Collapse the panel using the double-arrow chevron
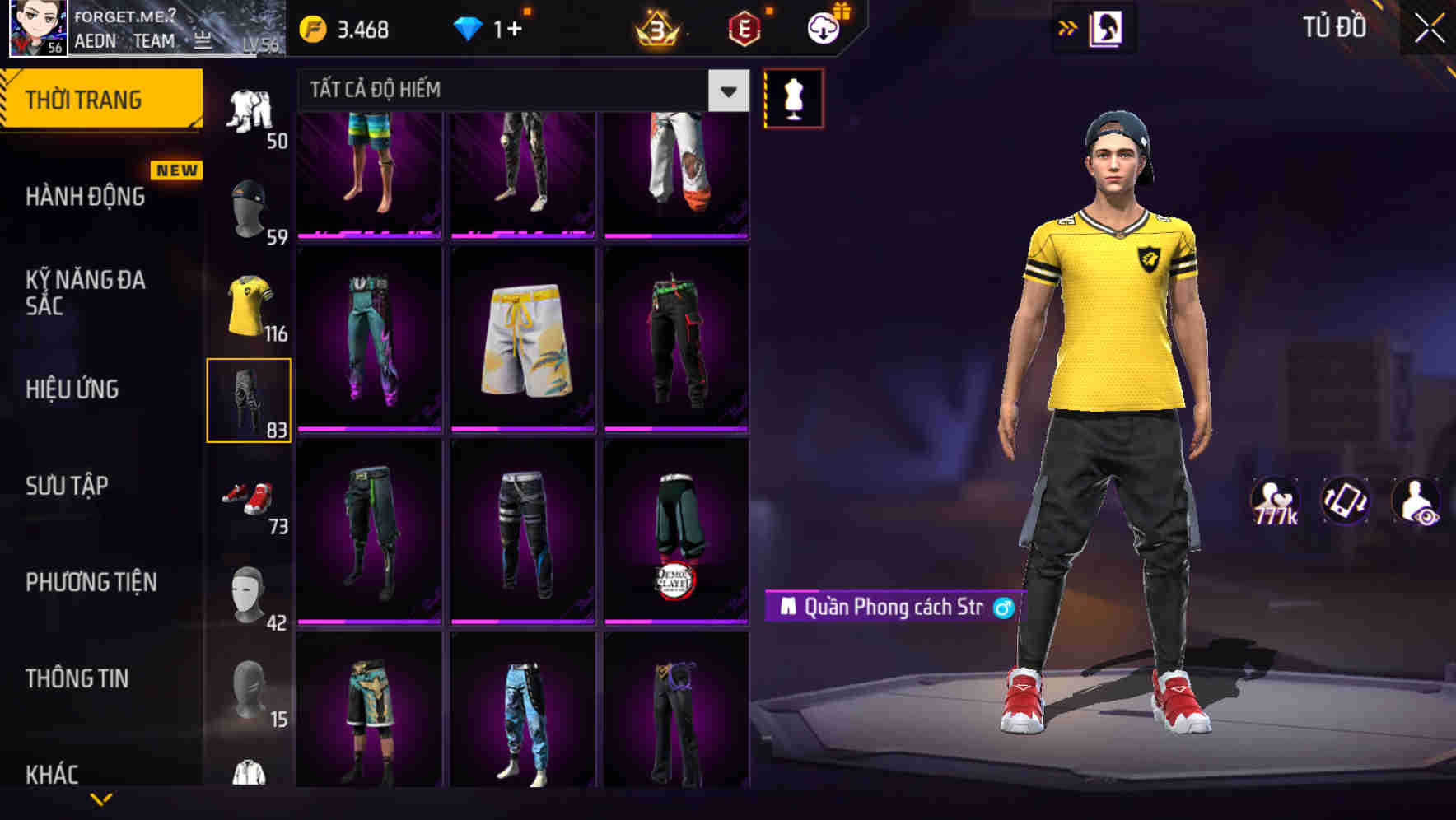 pos(1068,27)
